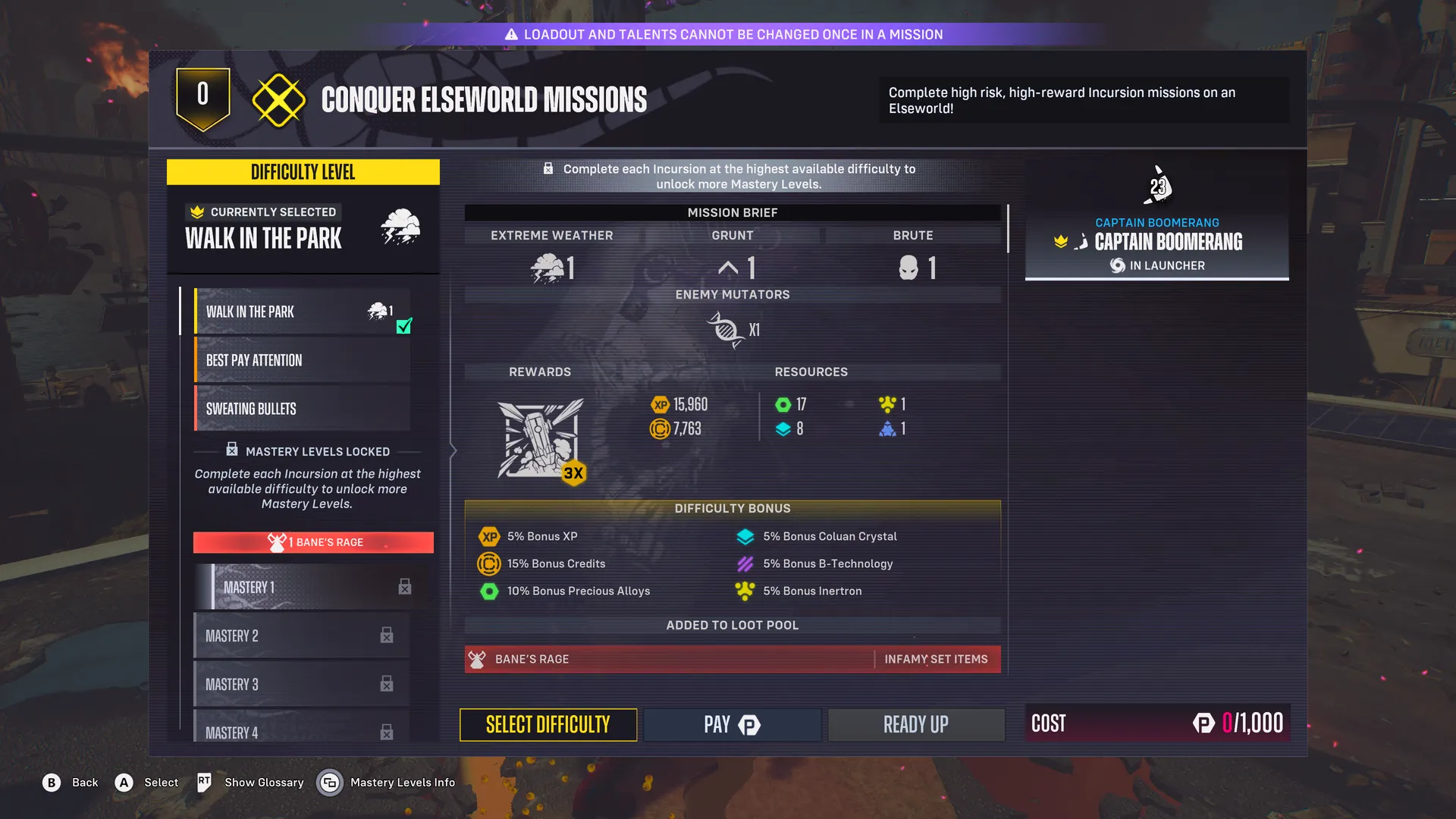1456x819 pixels.
Task: Click the Enemy Mutators DNA icon
Action: [x=725, y=330]
